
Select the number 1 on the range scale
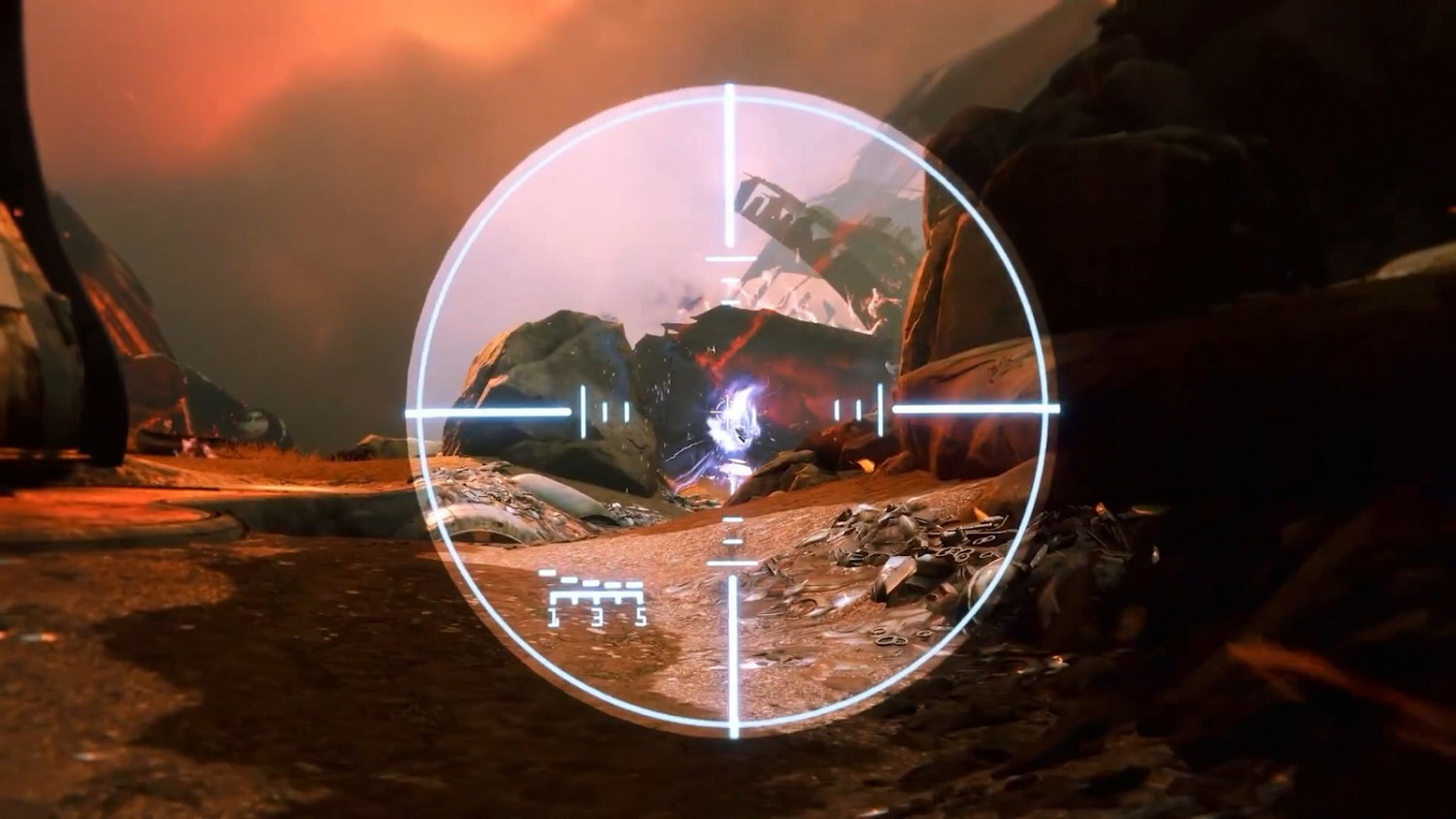click(x=553, y=615)
